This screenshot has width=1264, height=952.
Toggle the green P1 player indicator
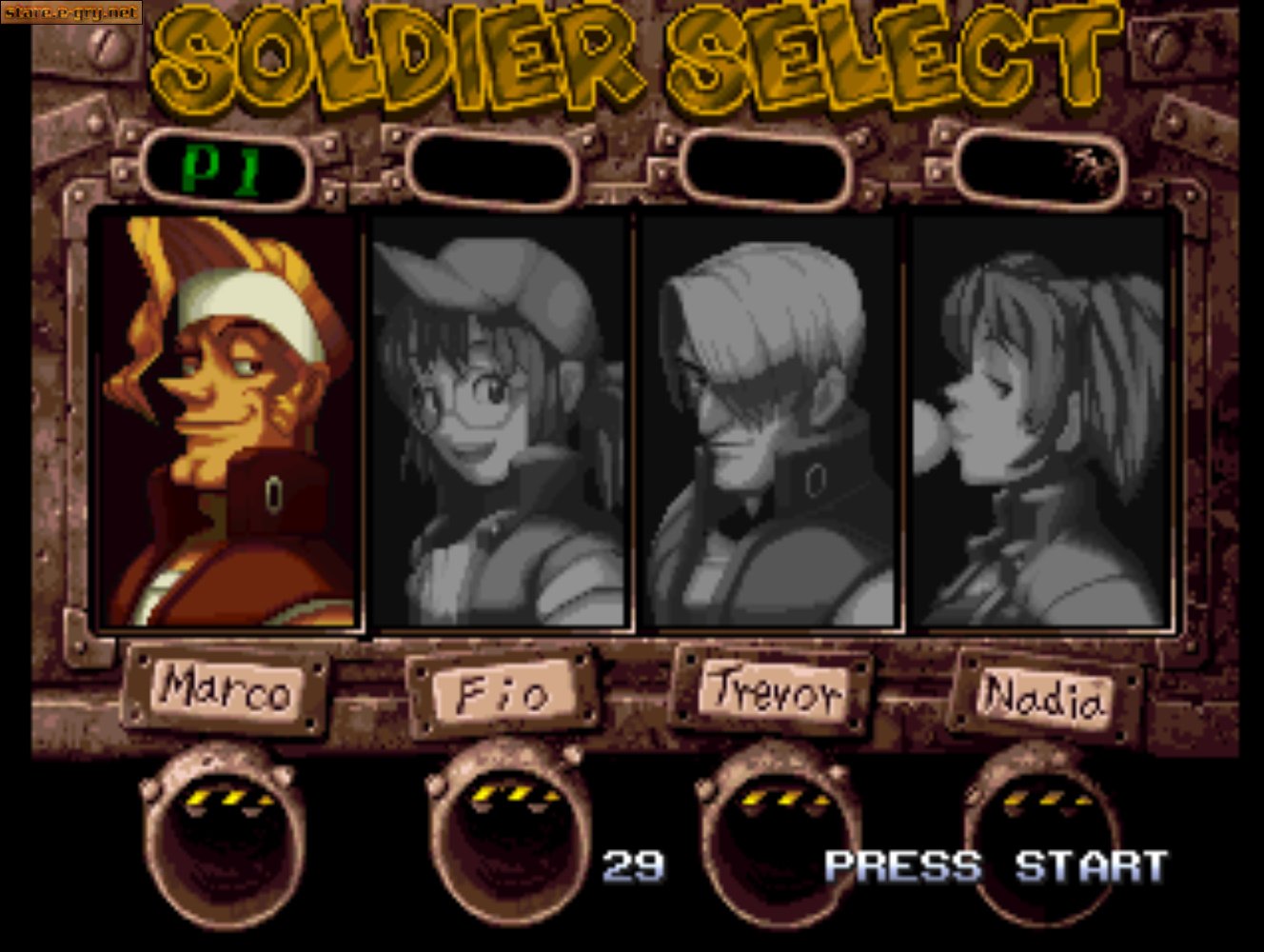[x=224, y=168]
